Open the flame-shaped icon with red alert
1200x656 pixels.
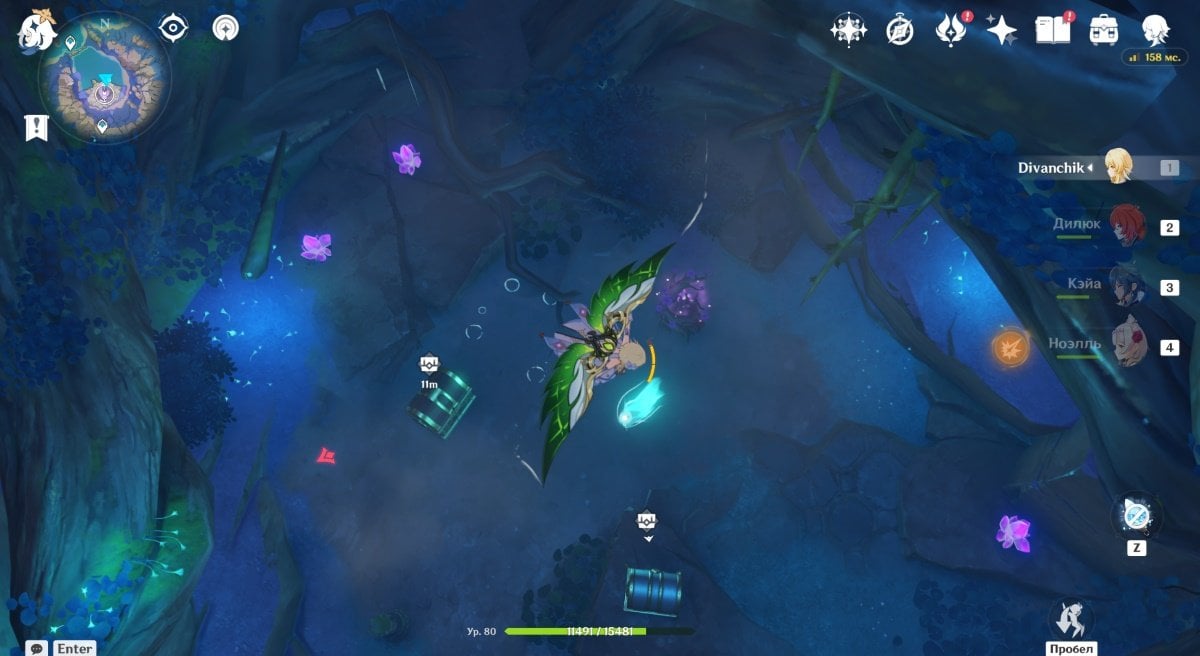pyautogui.click(x=949, y=30)
